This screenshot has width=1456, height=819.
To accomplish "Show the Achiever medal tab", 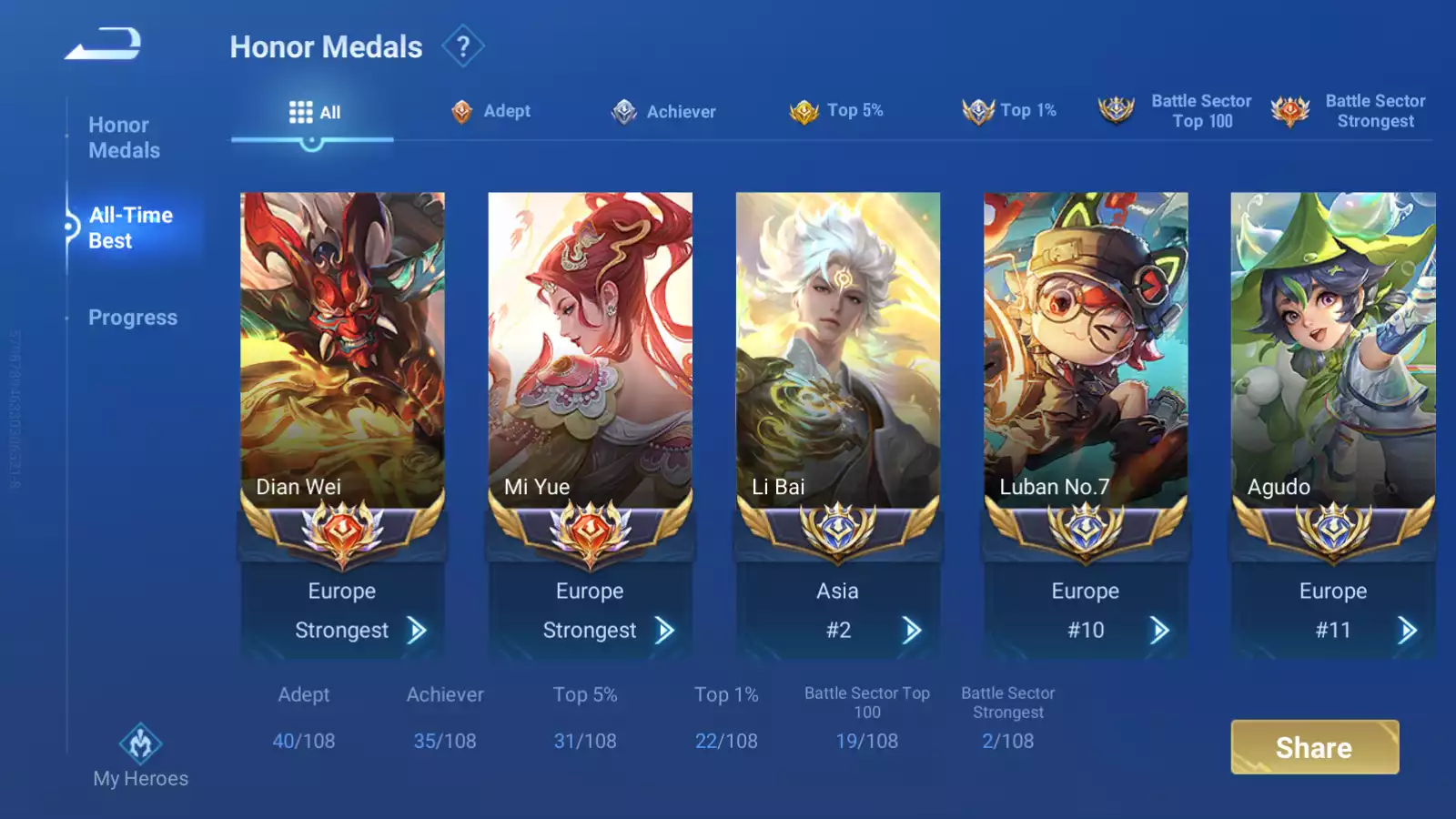I will click(x=664, y=111).
